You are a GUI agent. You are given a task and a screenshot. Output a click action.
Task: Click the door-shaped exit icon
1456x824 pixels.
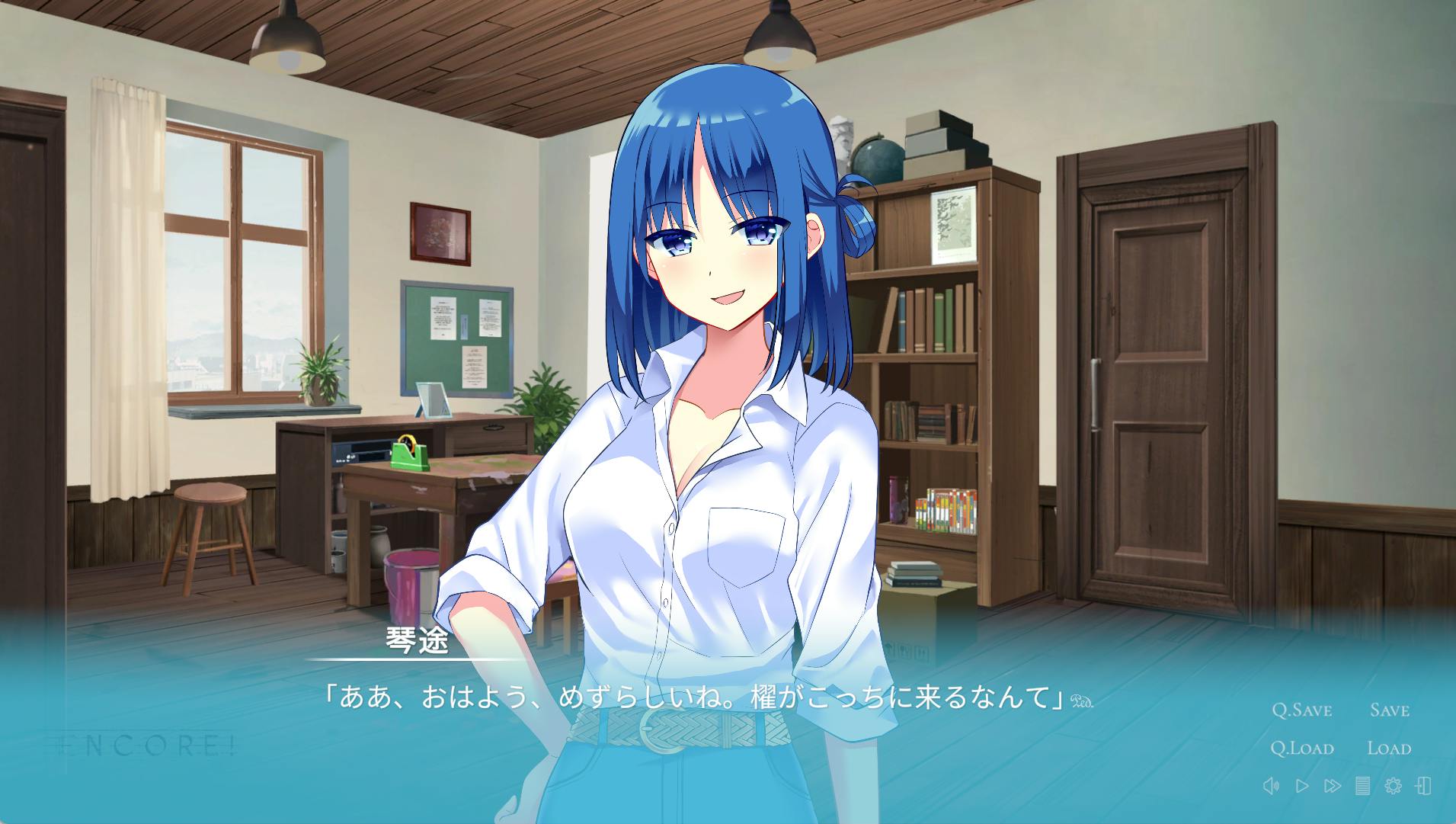click(x=1422, y=786)
